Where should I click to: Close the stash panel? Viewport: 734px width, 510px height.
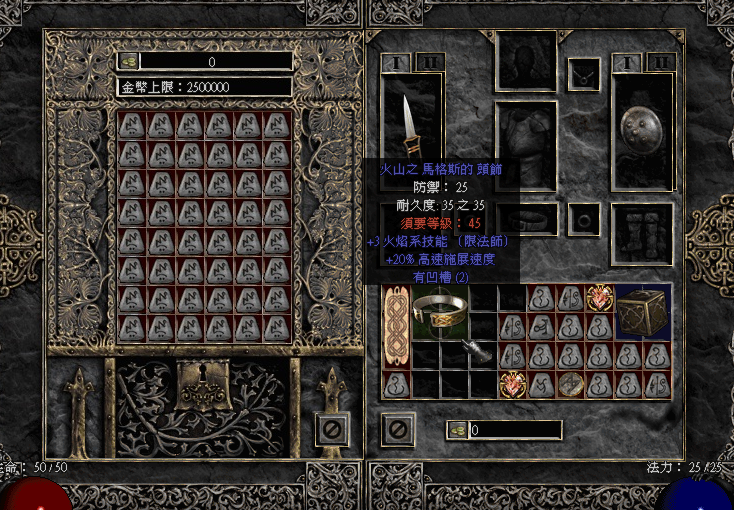click(332, 429)
